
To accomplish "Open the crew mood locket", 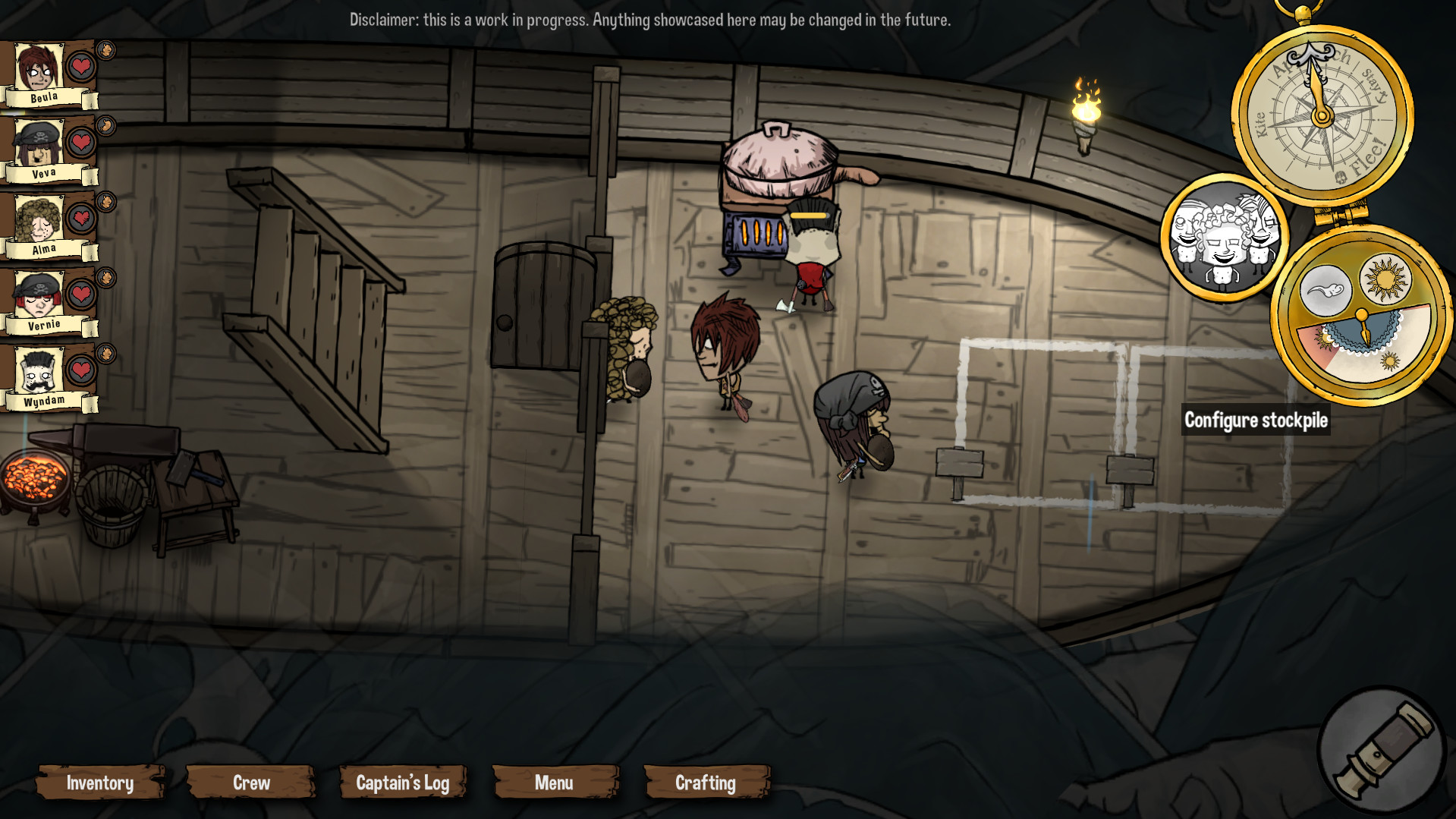I will 1224,238.
